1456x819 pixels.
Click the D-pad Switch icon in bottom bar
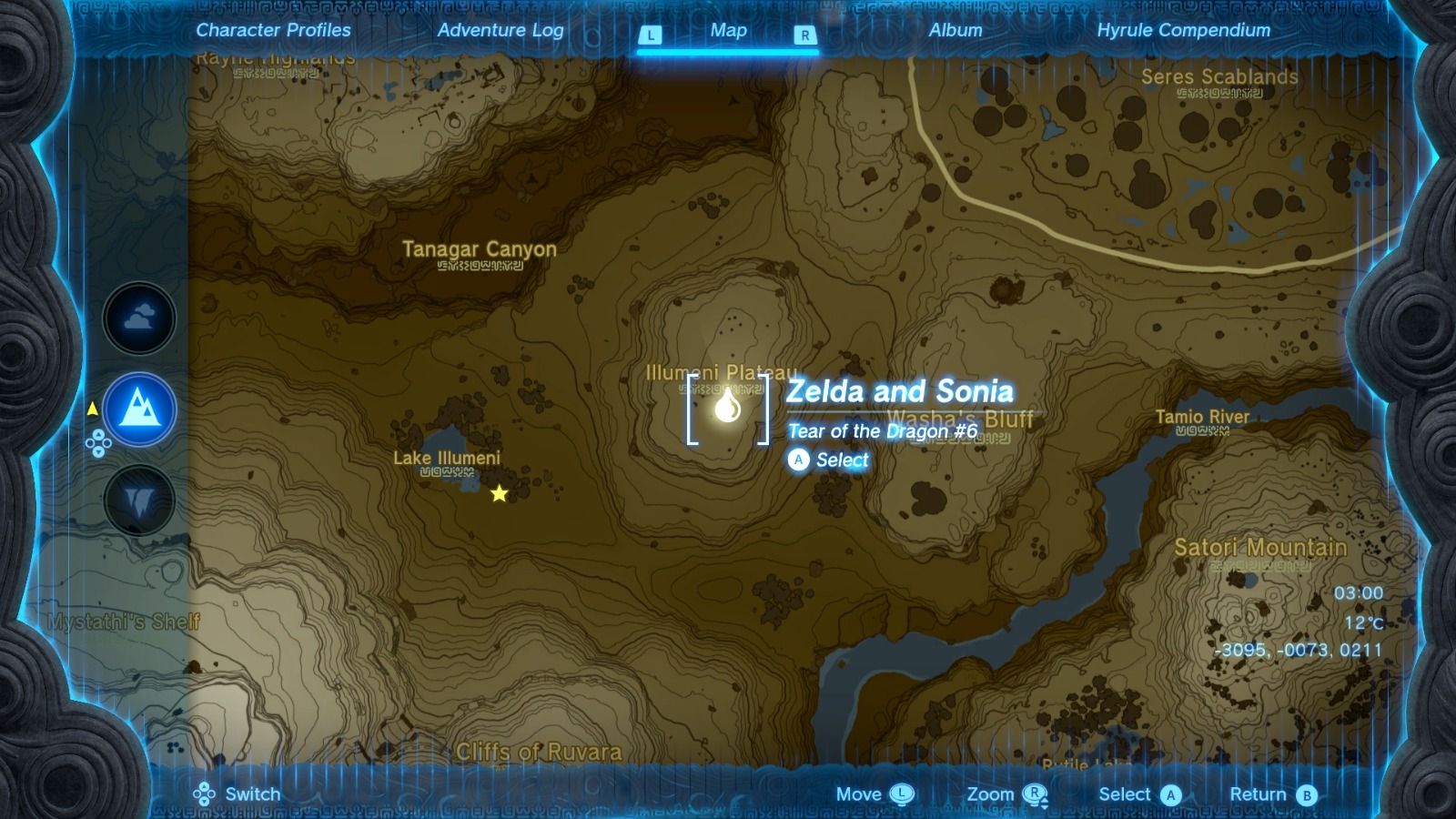click(x=202, y=794)
